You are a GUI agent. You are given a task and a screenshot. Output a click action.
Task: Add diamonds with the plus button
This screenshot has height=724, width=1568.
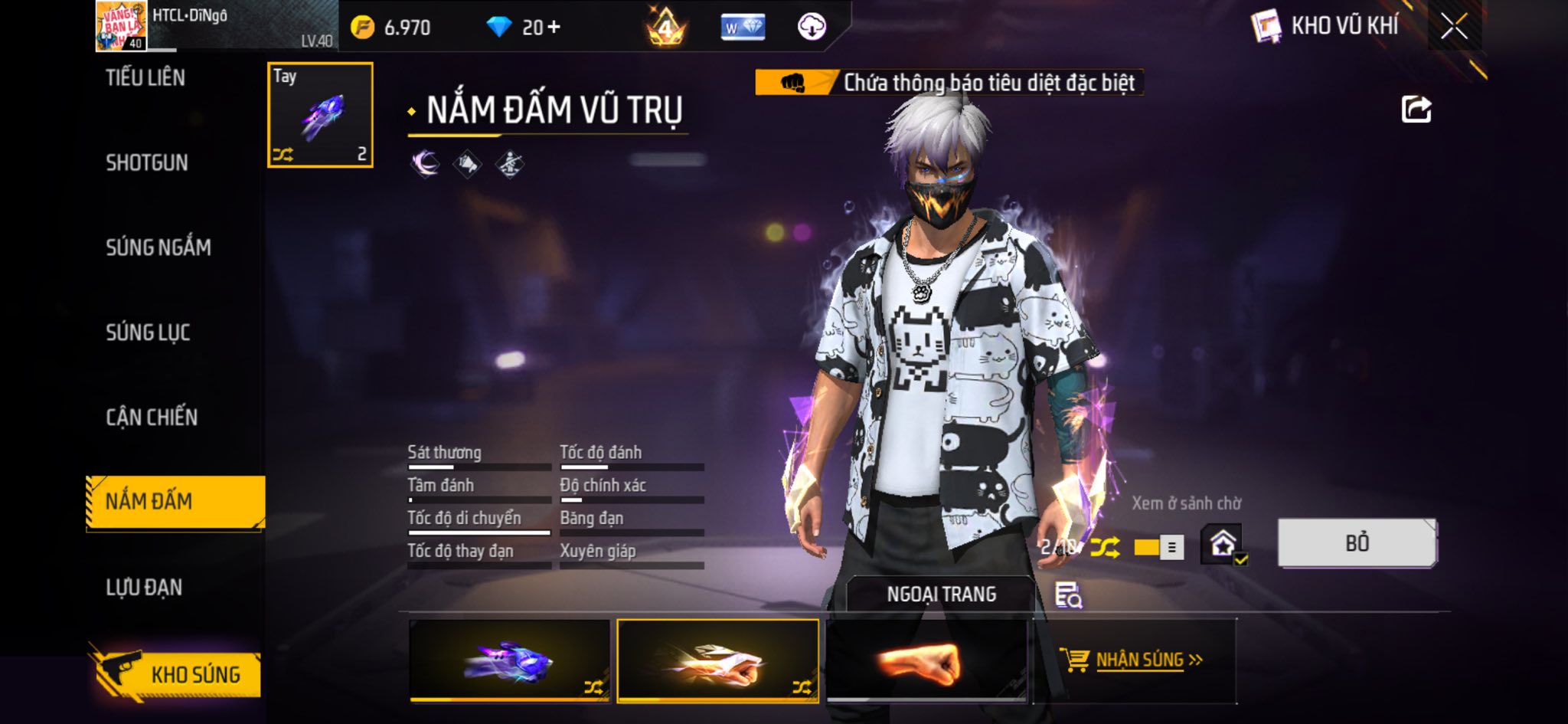[x=554, y=28]
